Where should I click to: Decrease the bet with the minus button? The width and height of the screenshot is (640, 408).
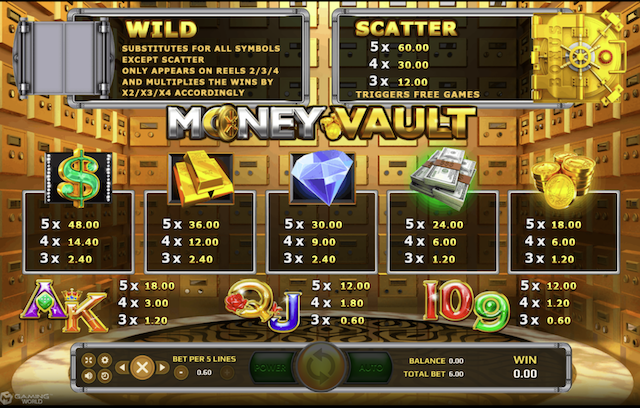[181, 373]
